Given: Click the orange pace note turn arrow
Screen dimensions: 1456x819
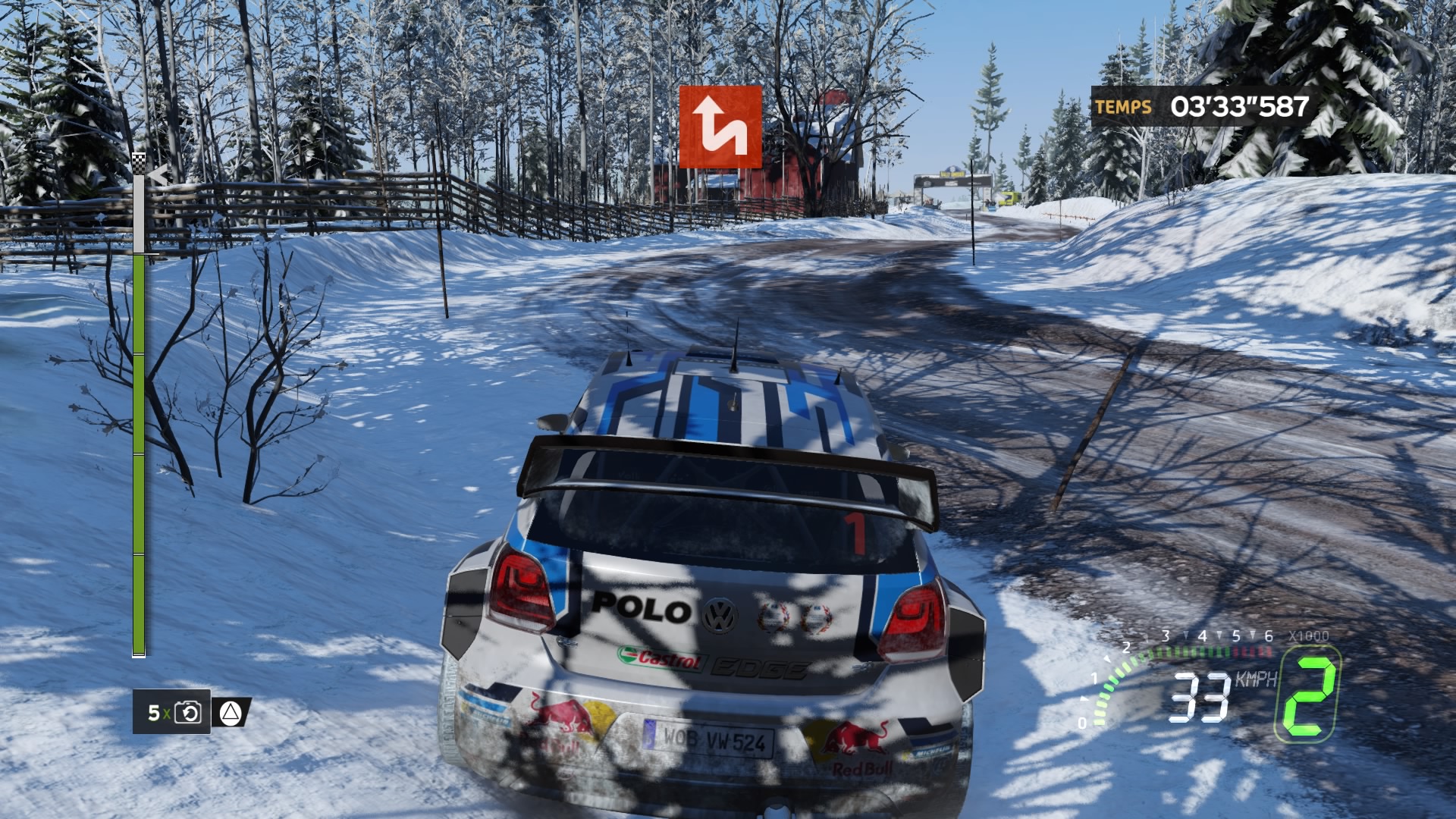Looking at the screenshot, I should coord(720,127).
